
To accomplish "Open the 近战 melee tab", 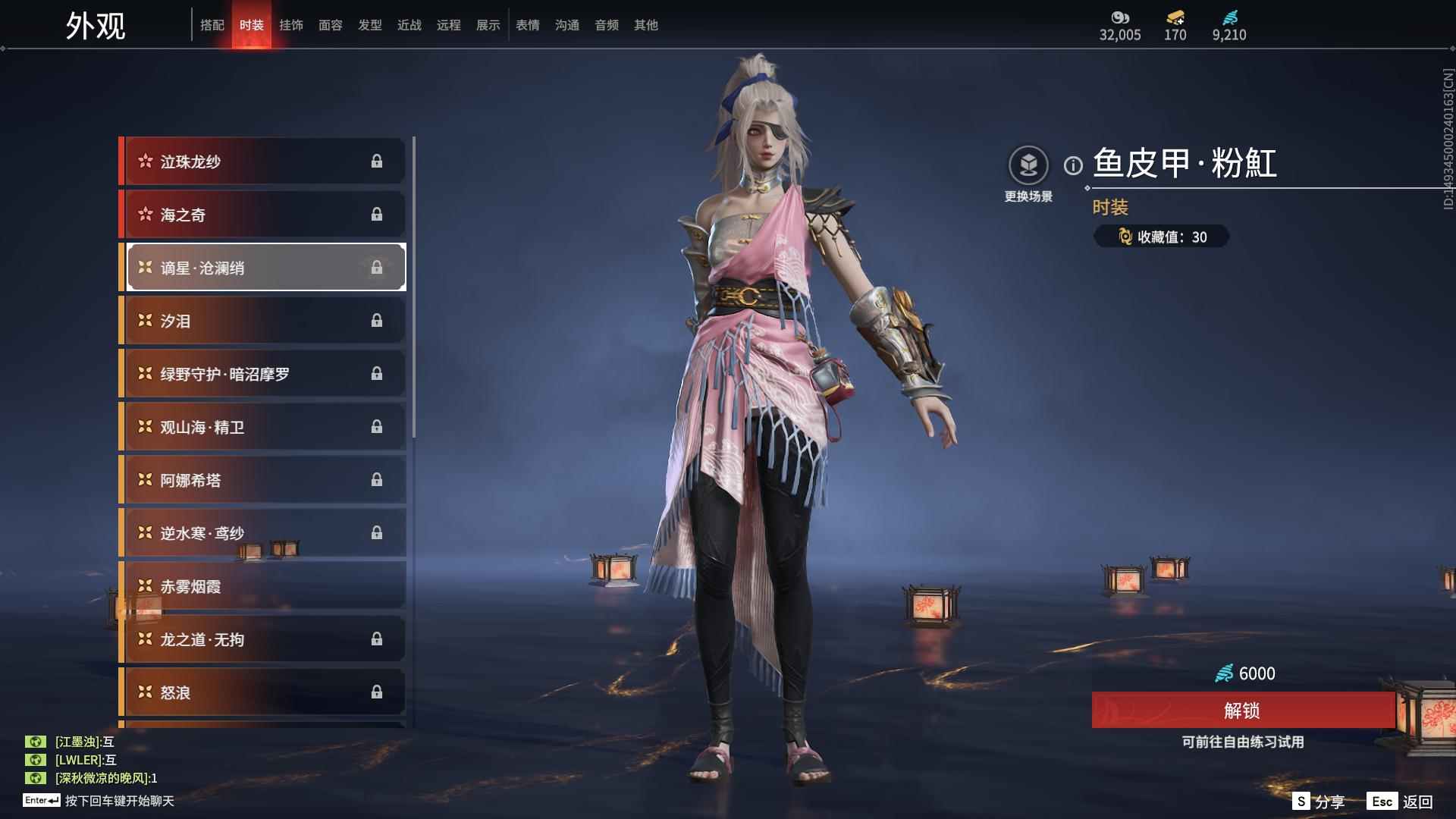I will click(409, 25).
